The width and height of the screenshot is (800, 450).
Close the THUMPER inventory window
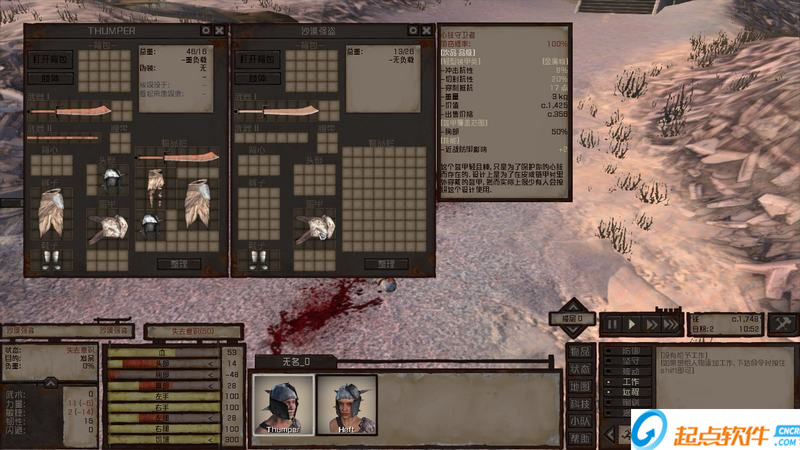point(219,31)
